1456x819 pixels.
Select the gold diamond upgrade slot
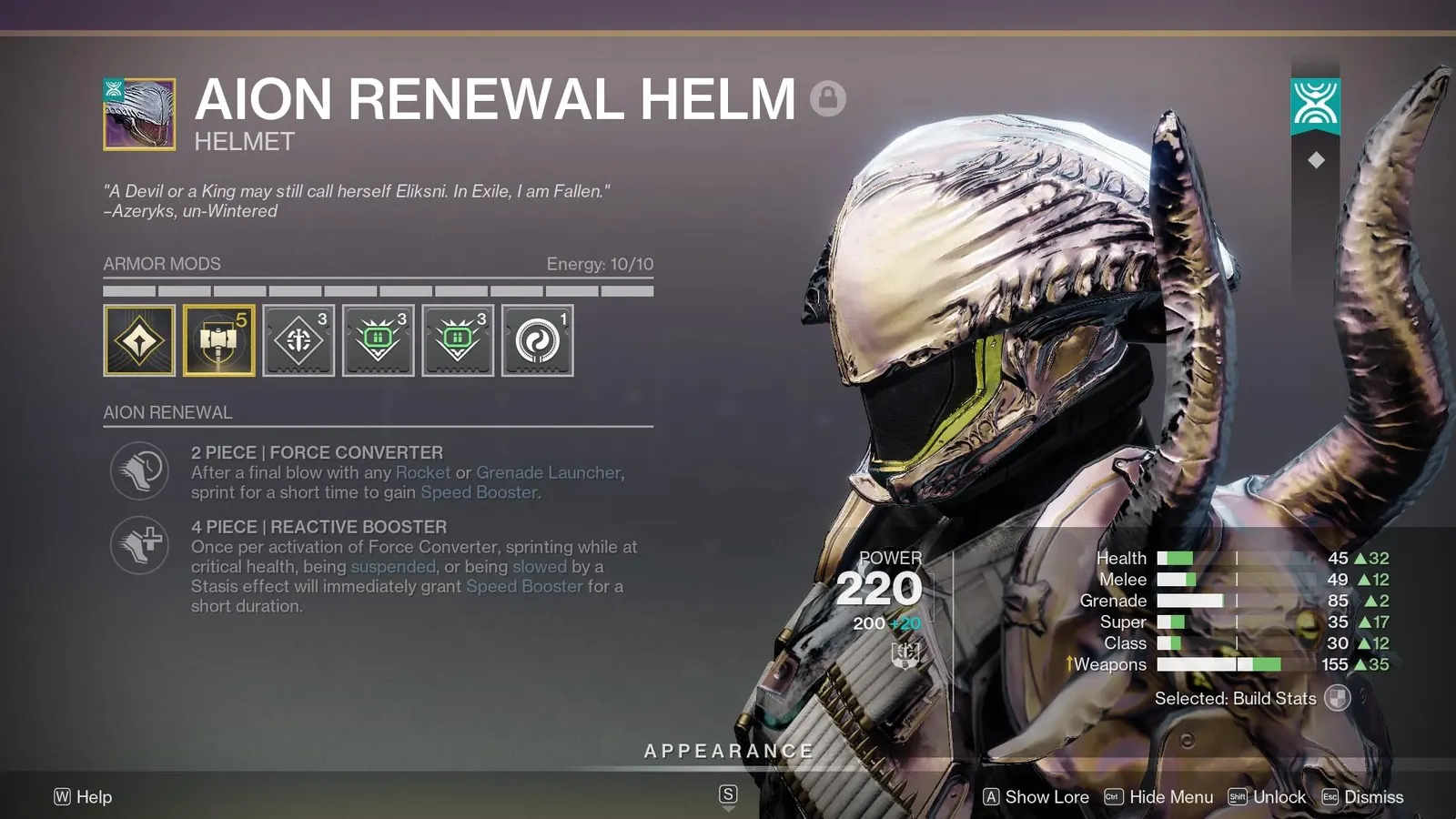139,340
